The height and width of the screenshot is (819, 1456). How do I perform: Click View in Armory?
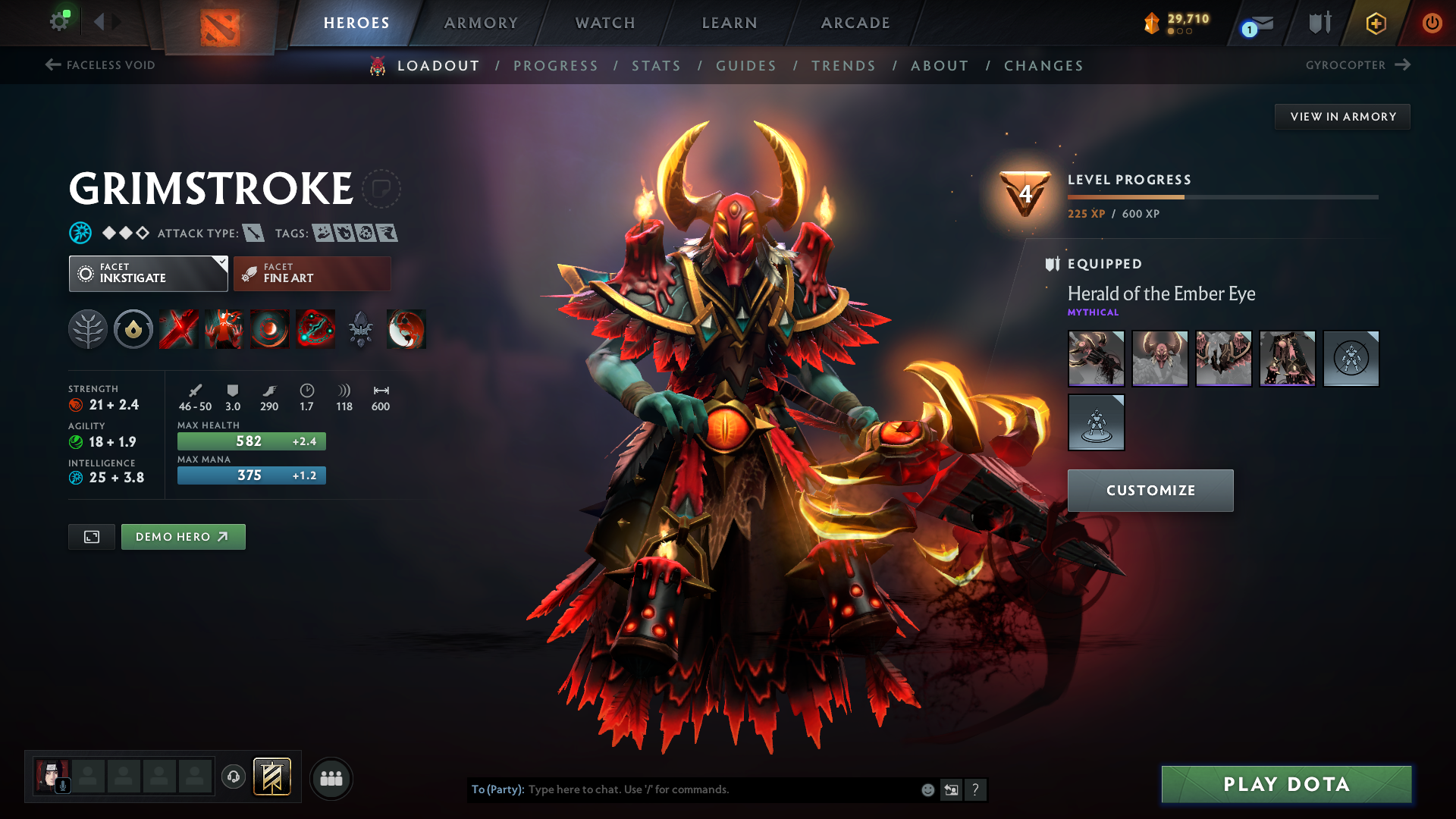(1342, 117)
